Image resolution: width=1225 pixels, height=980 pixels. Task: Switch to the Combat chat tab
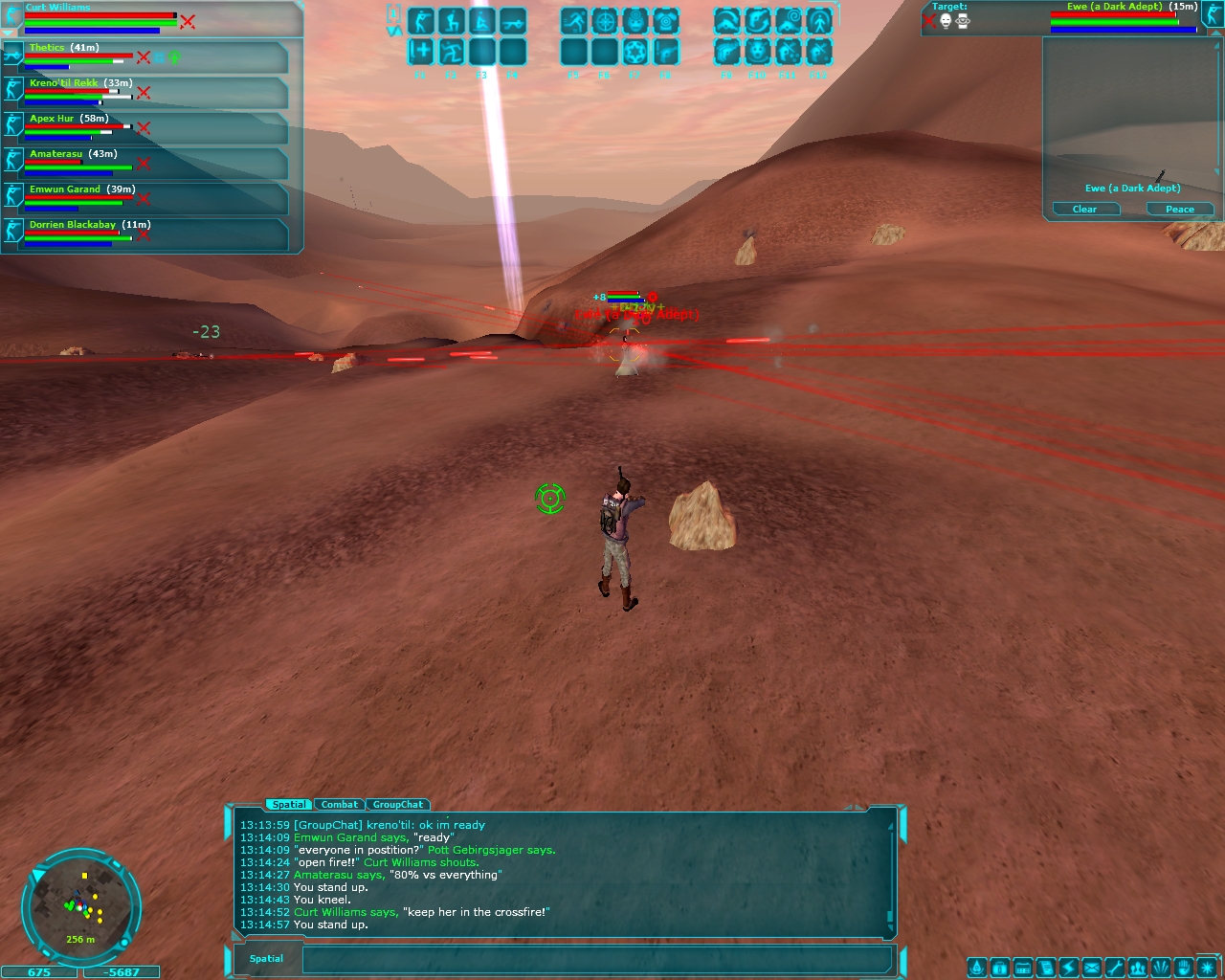340,805
